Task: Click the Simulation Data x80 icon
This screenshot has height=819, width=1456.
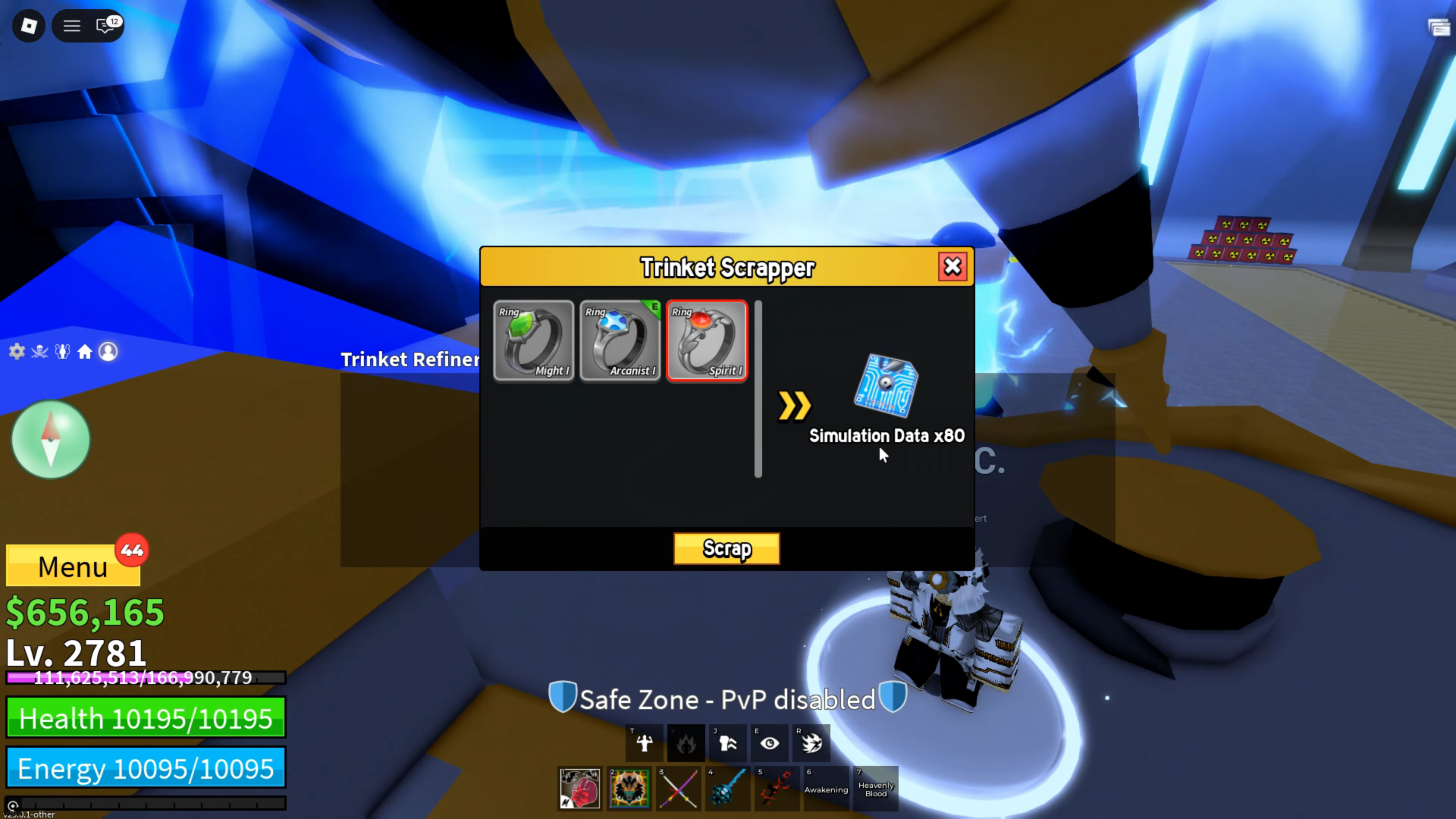Action: (x=887, y=387)
